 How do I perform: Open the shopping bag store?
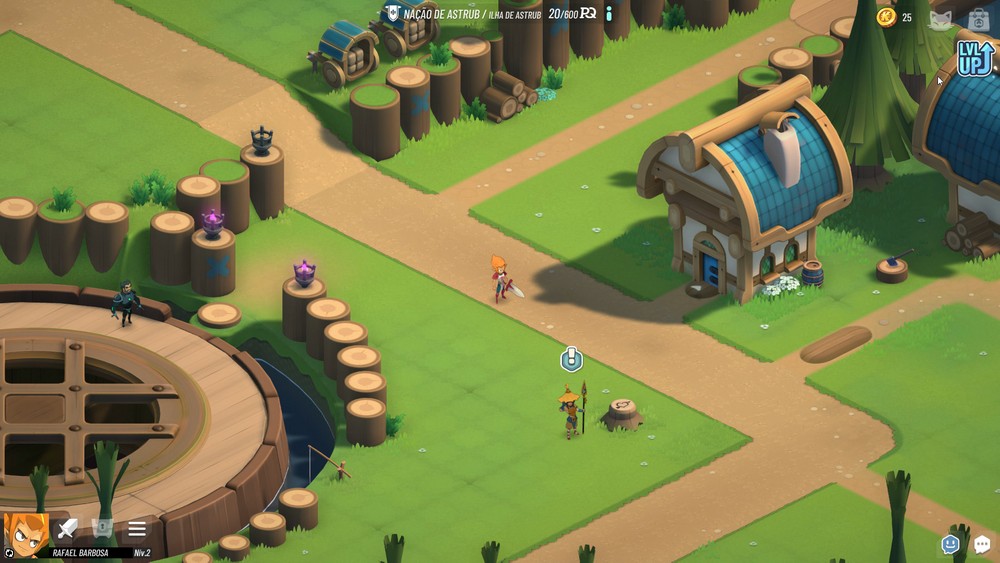[979, 19]
